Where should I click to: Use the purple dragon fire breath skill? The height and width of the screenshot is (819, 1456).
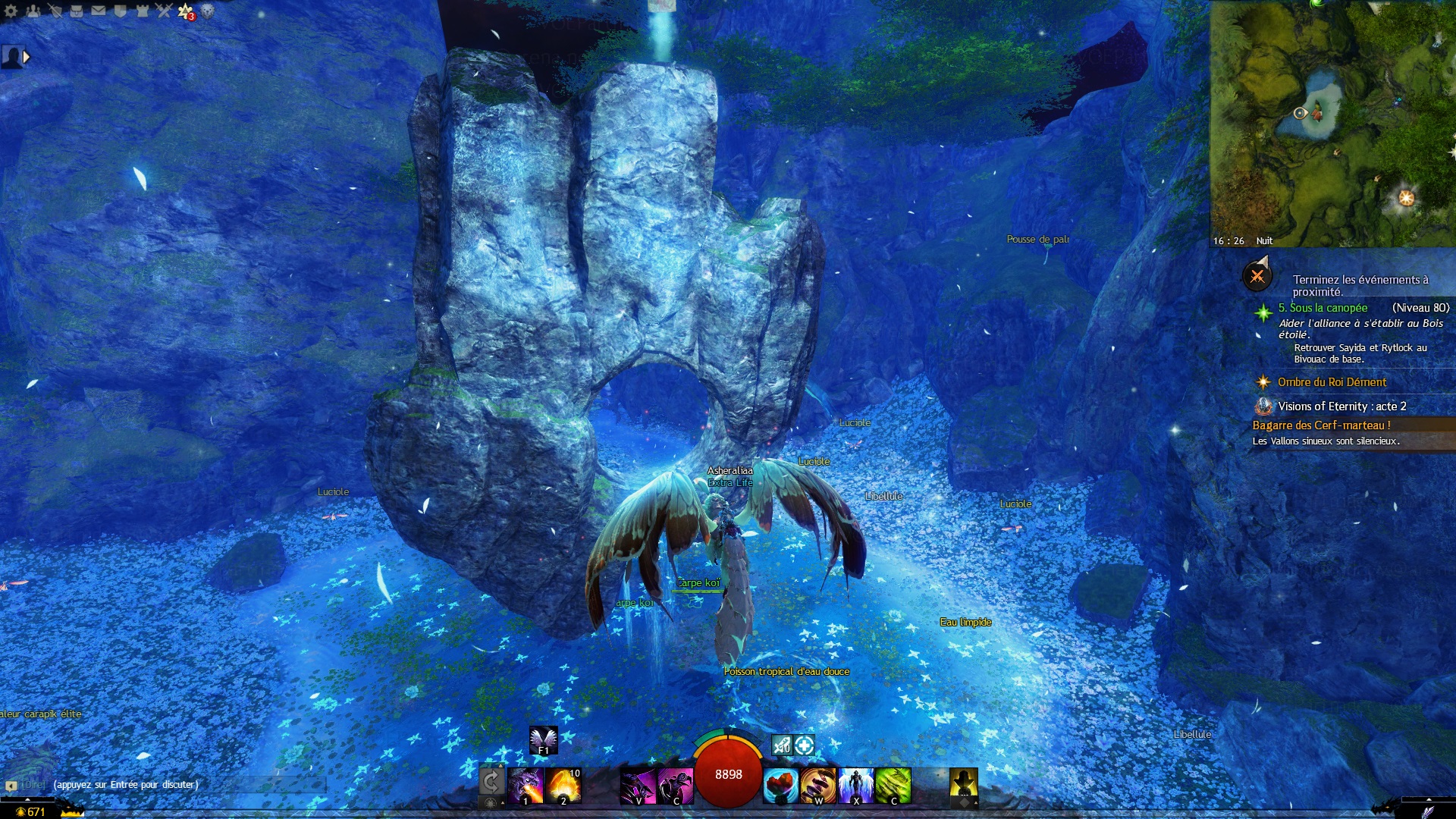[526, 786]
